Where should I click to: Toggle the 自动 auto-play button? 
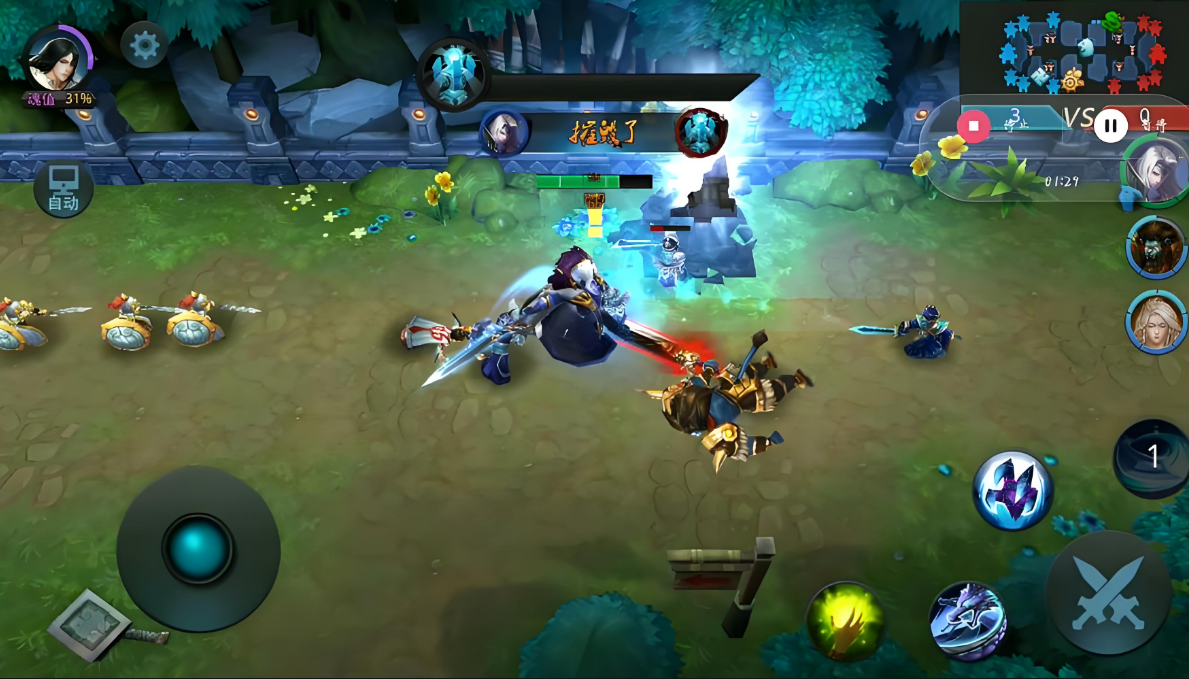(x=64, y=189)
